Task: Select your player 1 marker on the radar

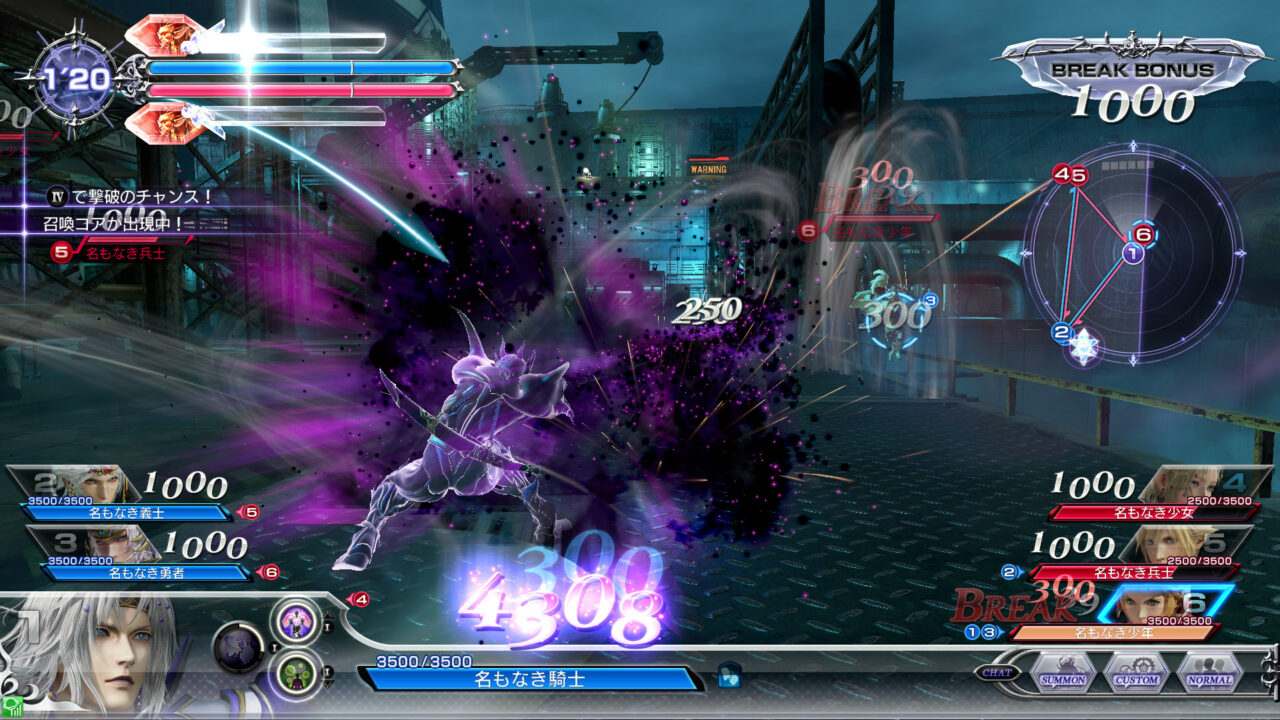Action: [x=1131, y=253]
